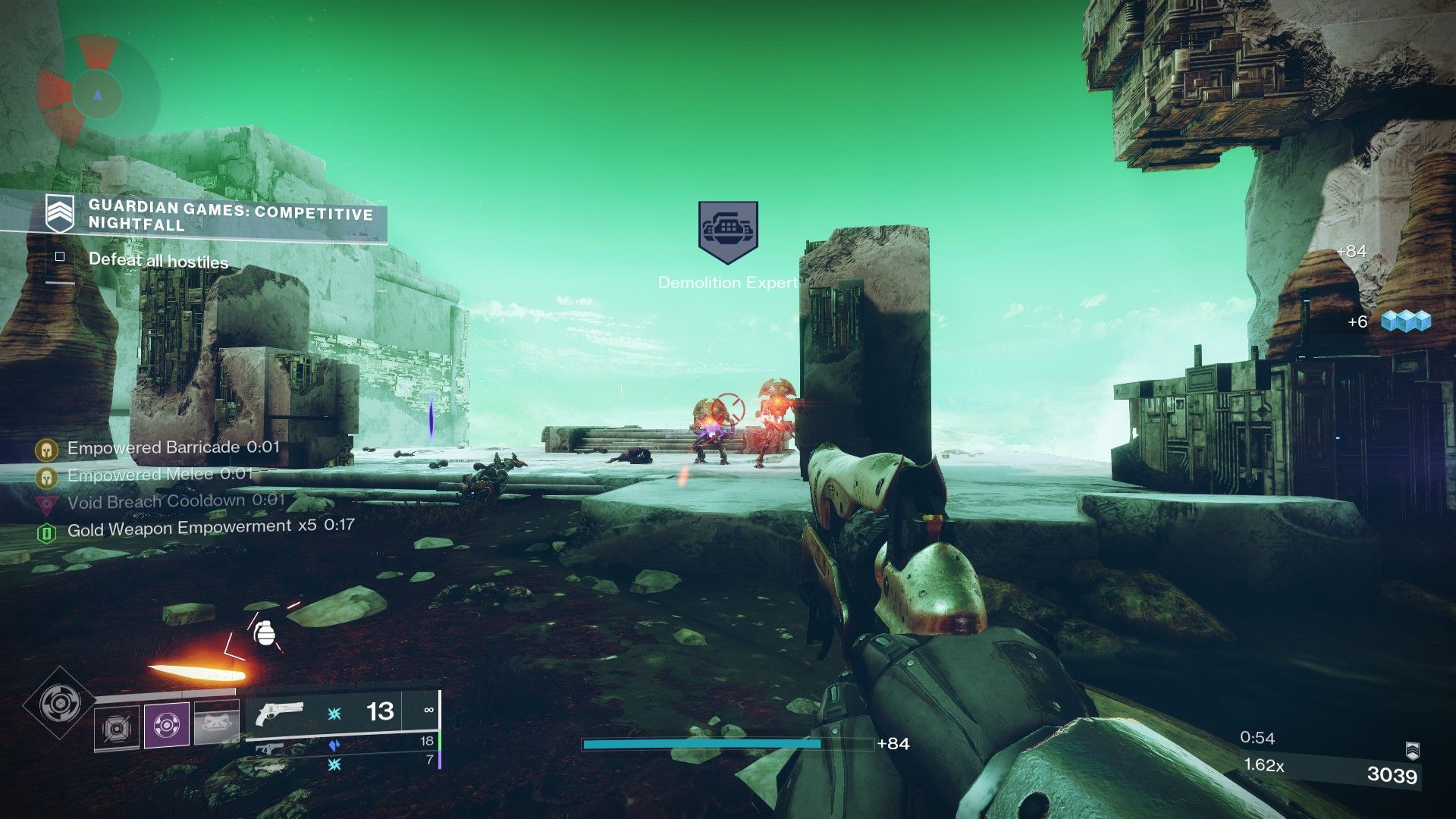
Task: Click the Demolition Expert medal icon
Action: [x=727, y=229]
